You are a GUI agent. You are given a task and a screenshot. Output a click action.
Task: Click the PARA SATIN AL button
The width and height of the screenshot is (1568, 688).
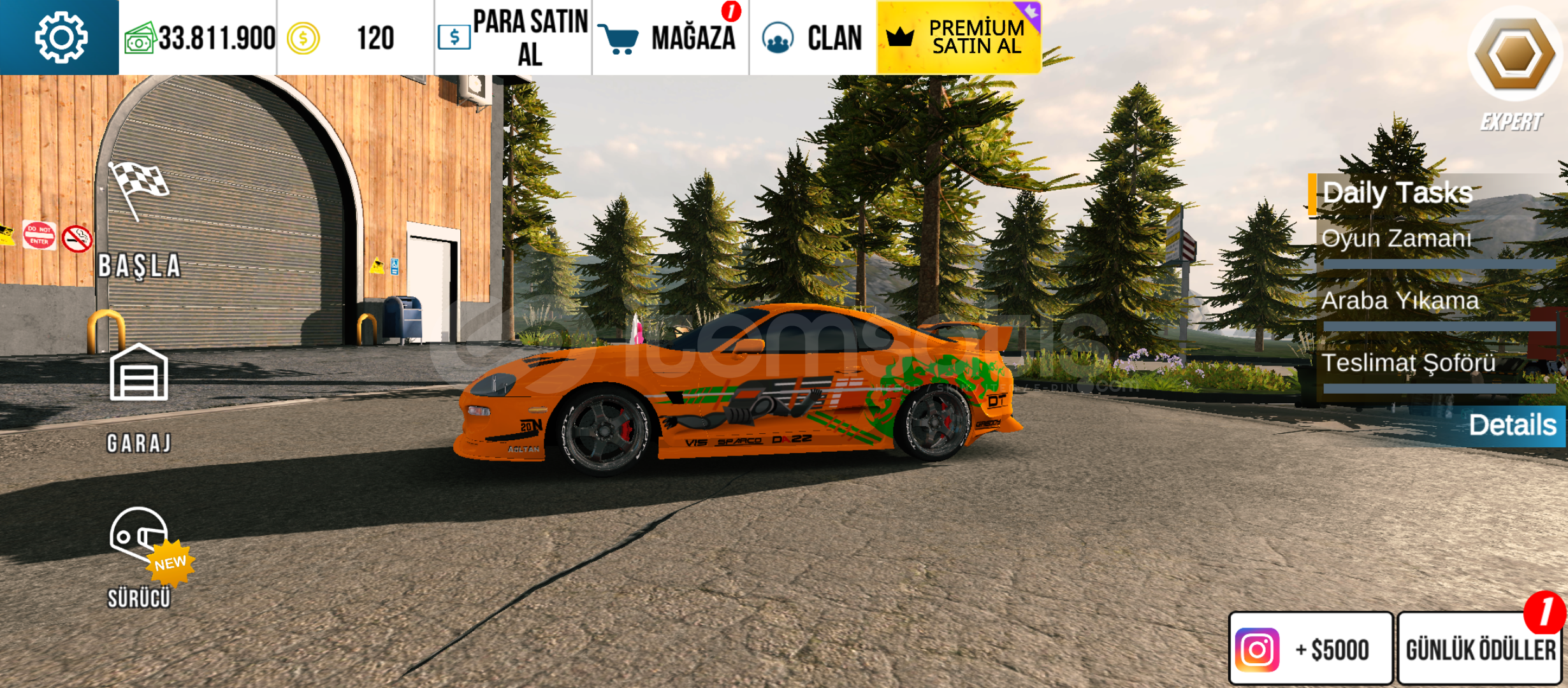coord(513,38)
